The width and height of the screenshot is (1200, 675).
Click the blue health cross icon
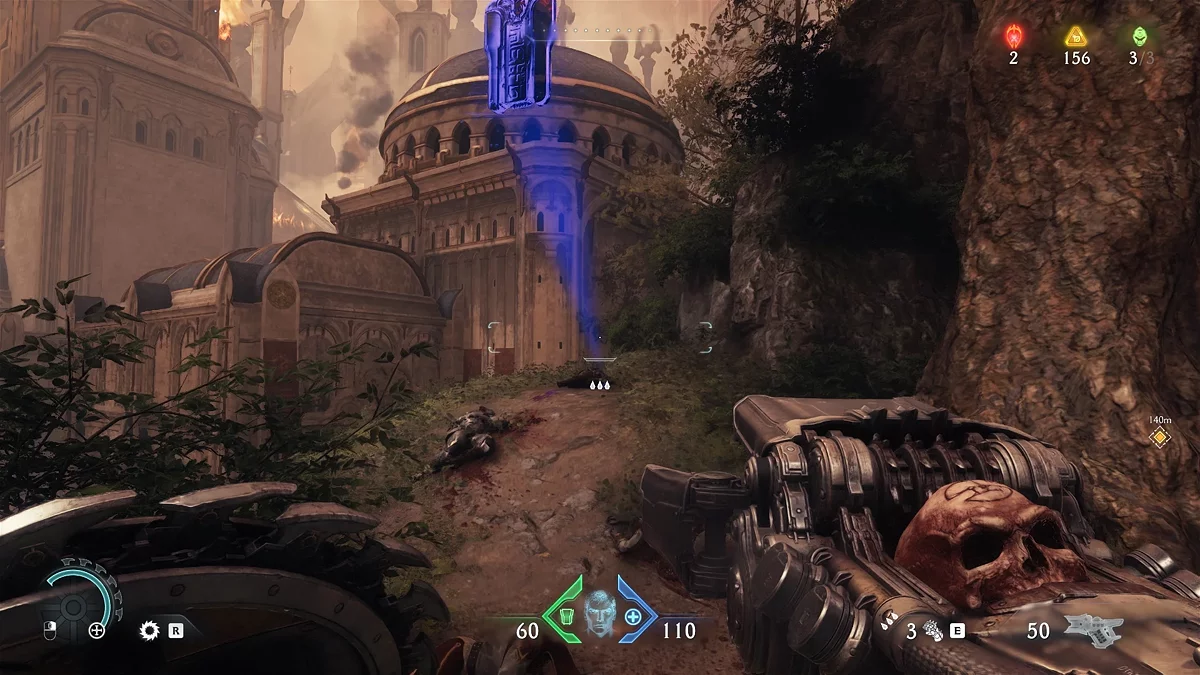633,616
